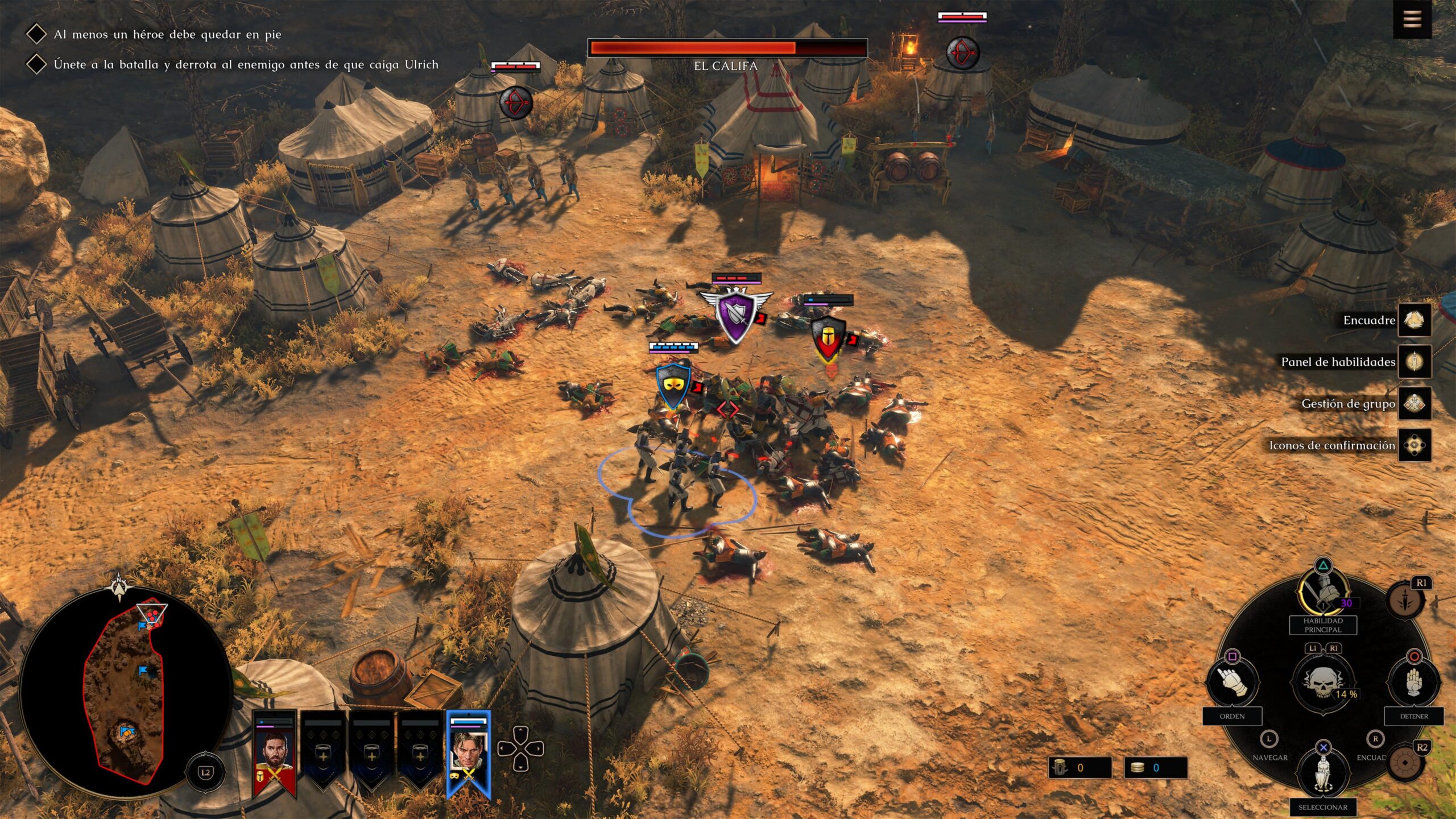Open Gestión de grupo
Screen dimensions: 1456x819
point(1414,404)
